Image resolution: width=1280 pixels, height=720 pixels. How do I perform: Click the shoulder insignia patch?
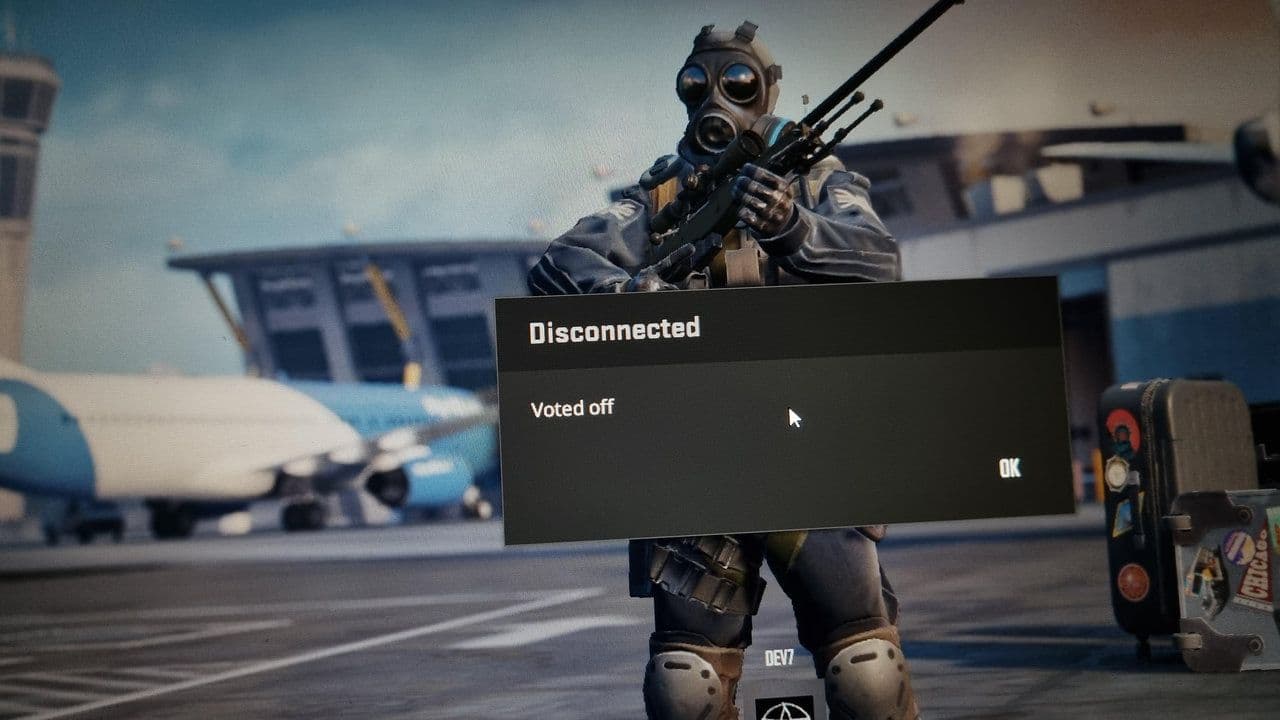pyautogui.click(x=845, y=197)
